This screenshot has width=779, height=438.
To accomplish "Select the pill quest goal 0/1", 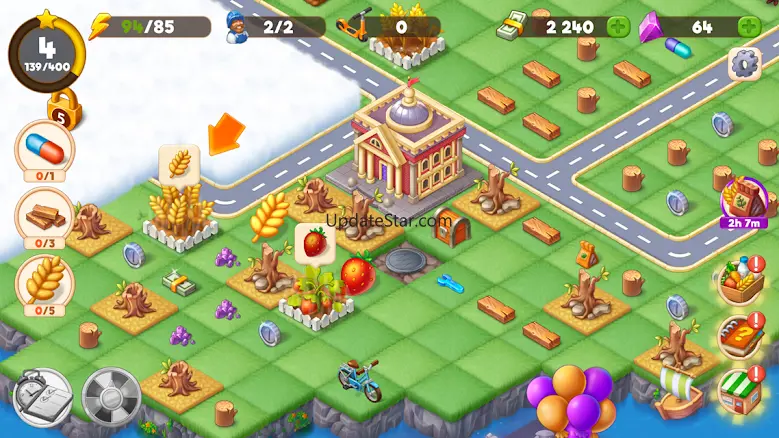I will tap(44, 152).
